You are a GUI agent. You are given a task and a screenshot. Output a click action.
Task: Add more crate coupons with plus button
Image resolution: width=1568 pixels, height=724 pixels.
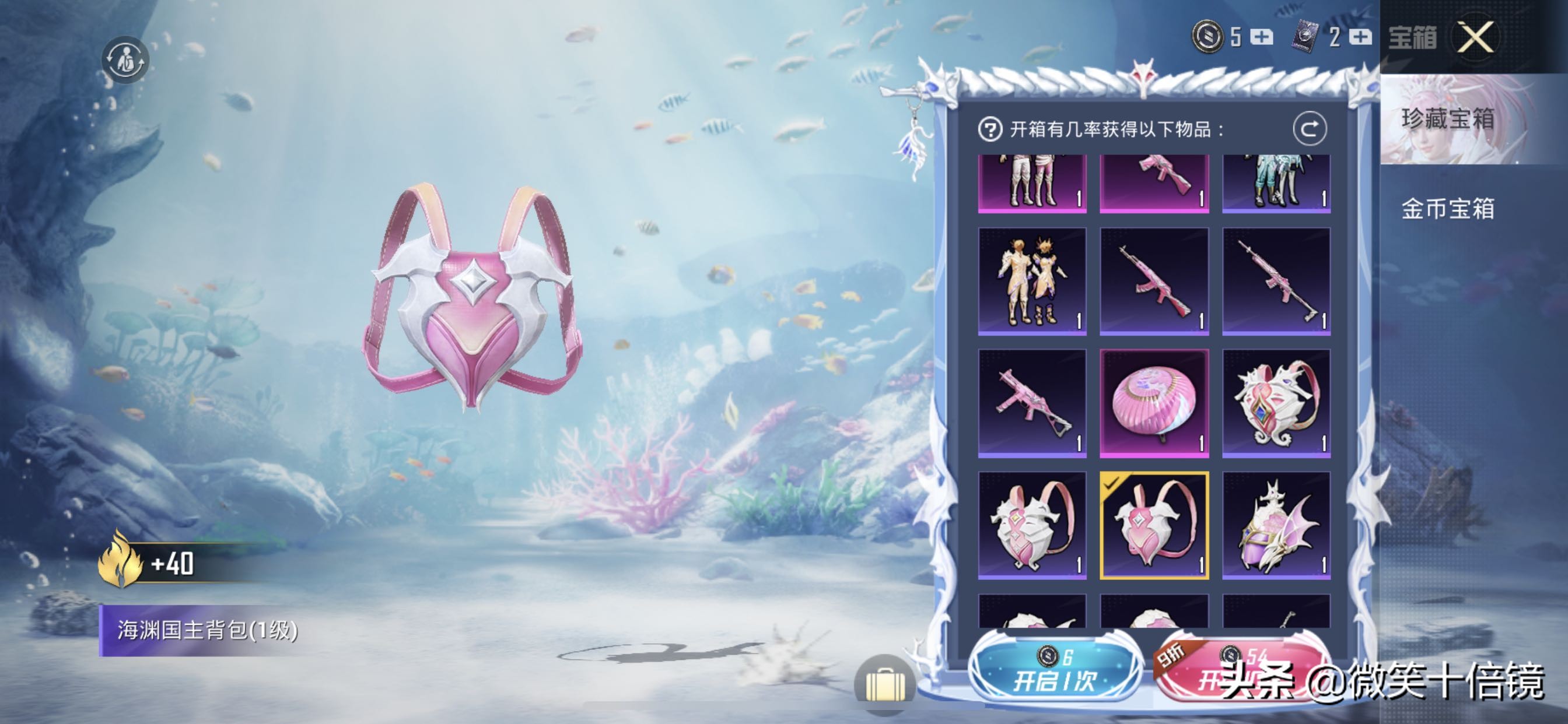pyautogui.click(x=1360, y=37)
